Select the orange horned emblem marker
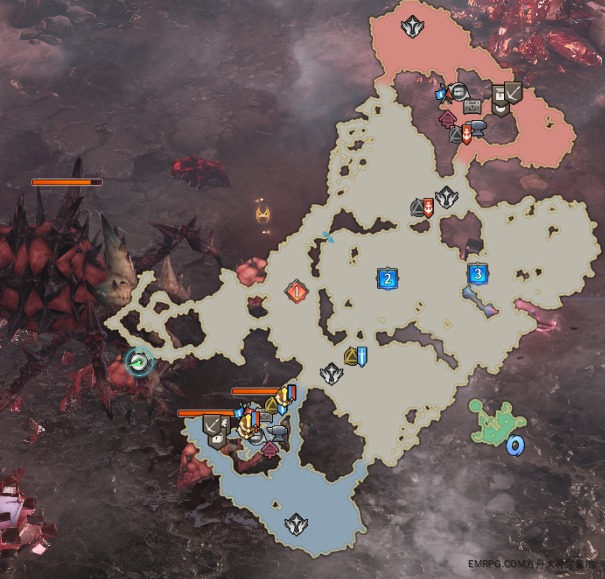 point(262,213)
